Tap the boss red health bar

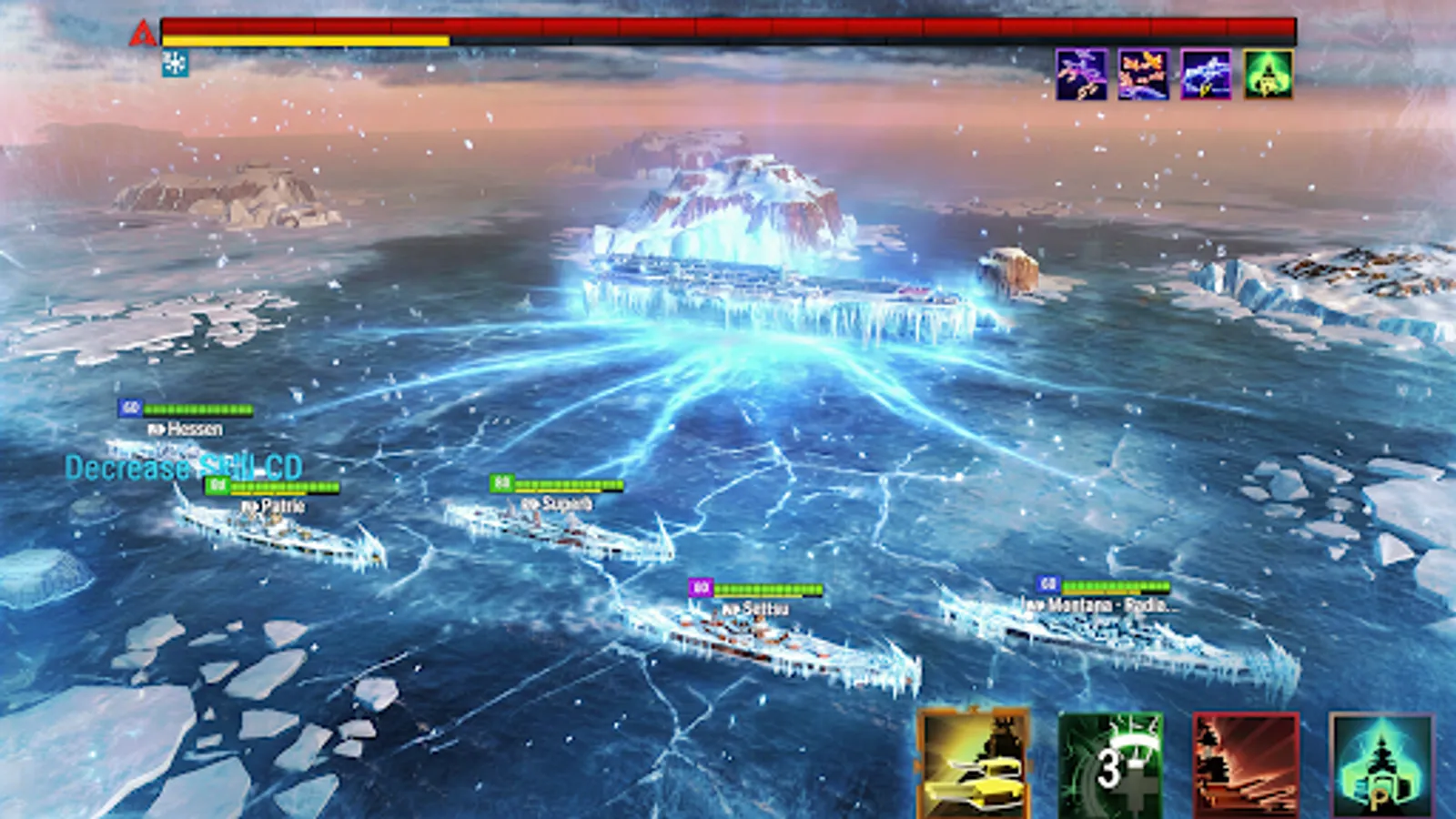pyautogui.click(x=728, y=23)
